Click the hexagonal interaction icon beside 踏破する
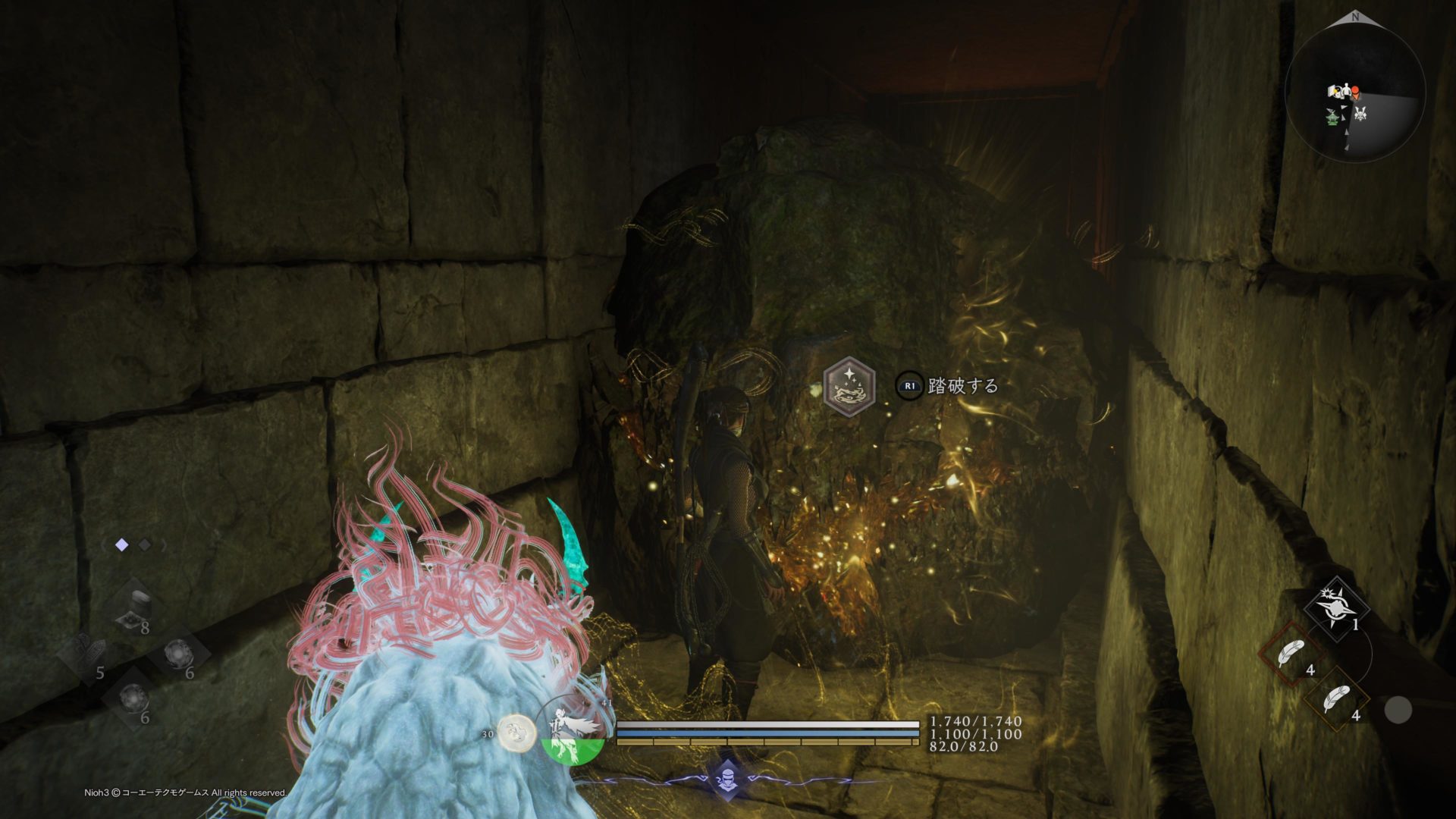The width and height of the screenshot is (1456, 819). pos(849,386)
